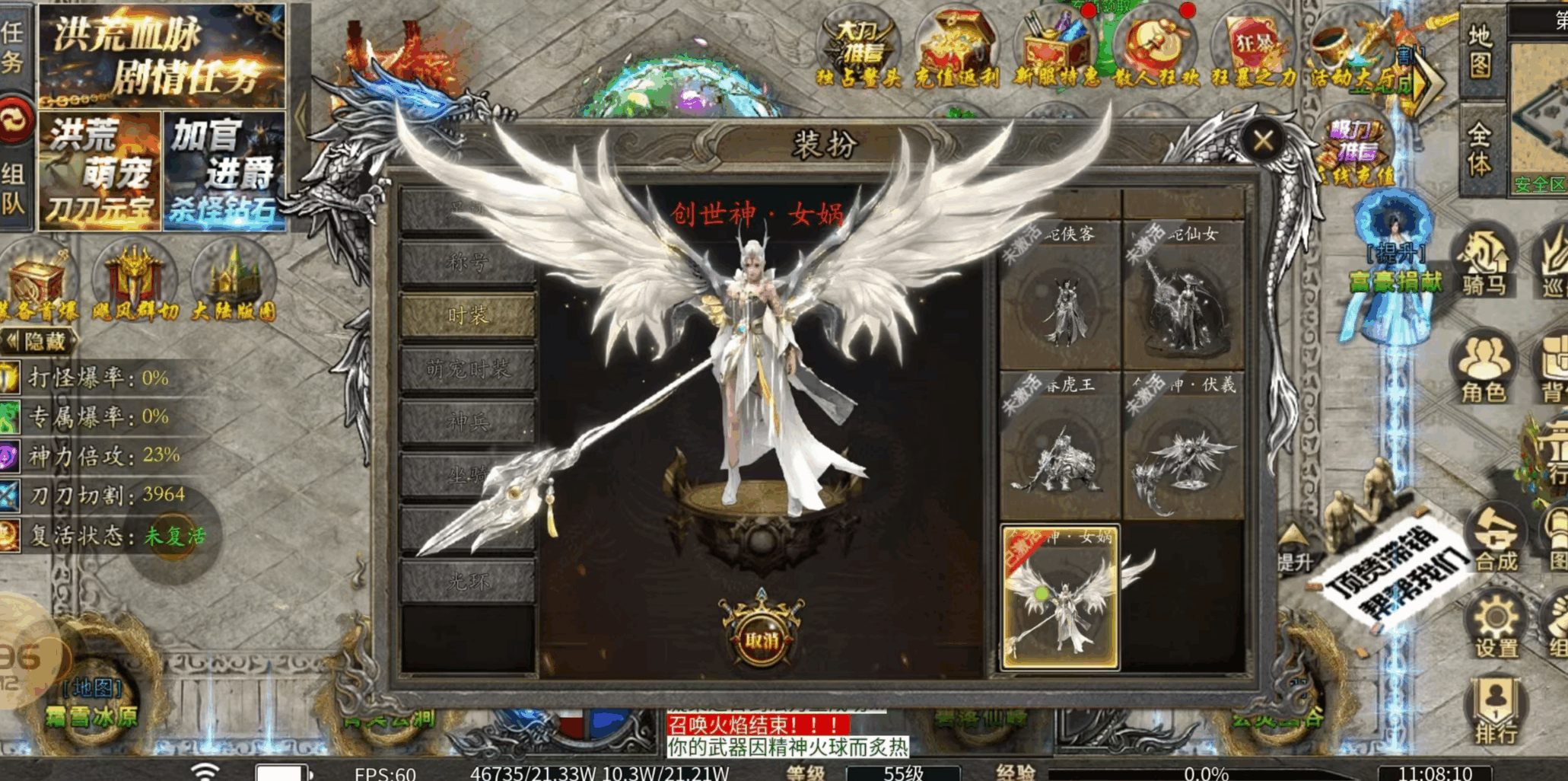
Task: Open the 洪荒血脉 剧情任务 banner
Action: [162, 56]
